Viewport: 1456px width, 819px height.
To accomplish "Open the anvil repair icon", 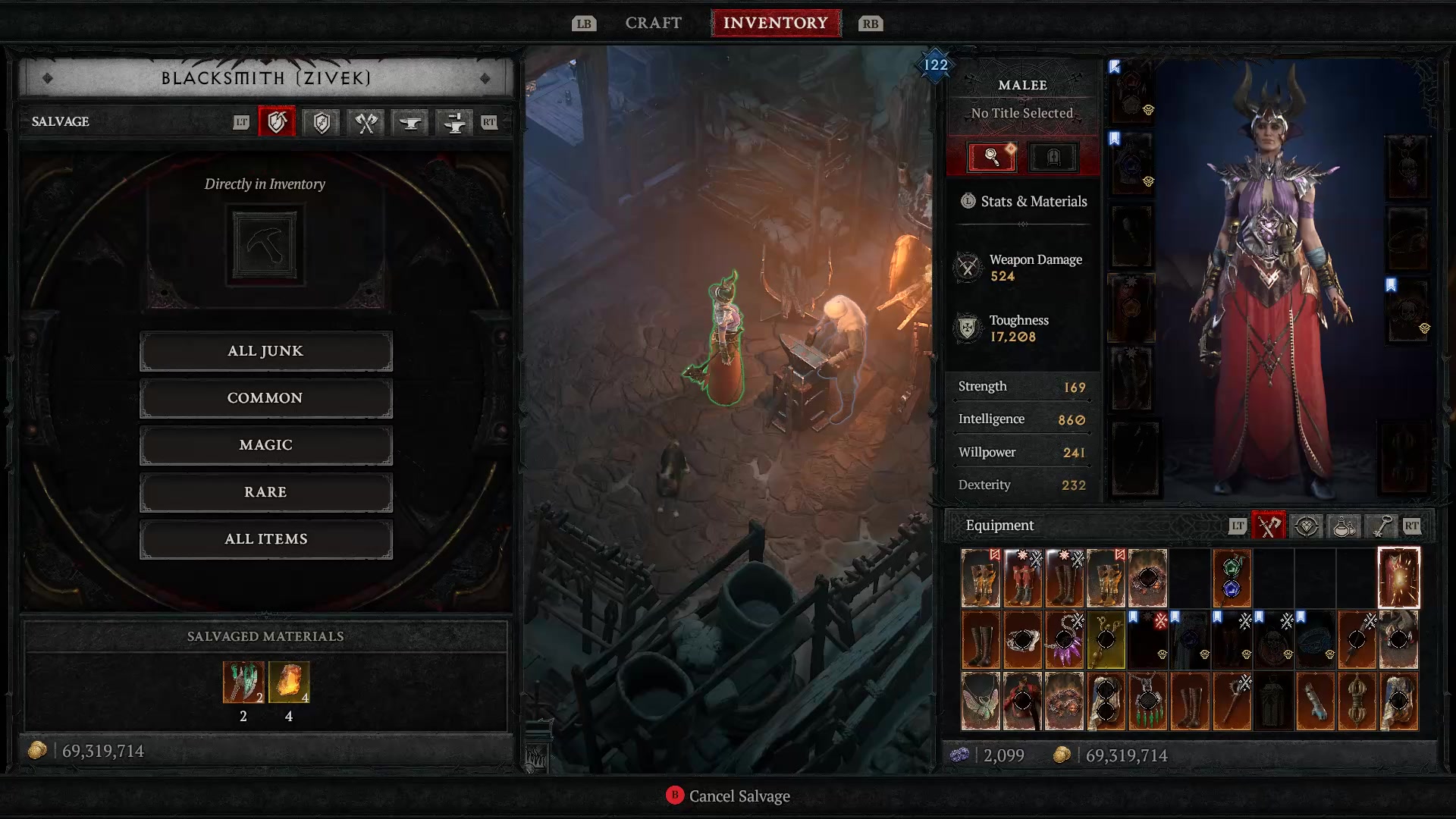I will 409,122.
